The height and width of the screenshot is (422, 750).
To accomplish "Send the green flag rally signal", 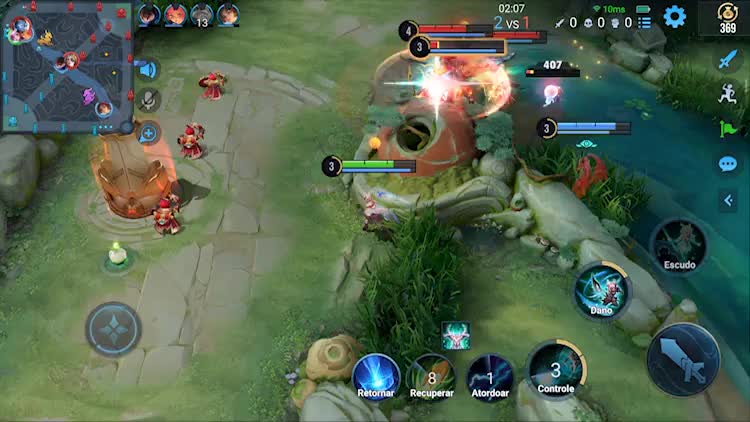I will 728,128.
